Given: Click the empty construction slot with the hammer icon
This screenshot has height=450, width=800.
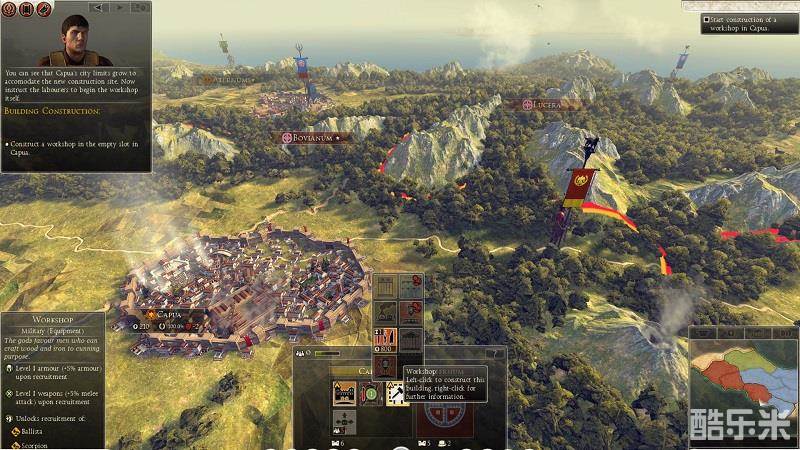Looking at the screenshot, I should pyautogui.click(x=396, y=395).
